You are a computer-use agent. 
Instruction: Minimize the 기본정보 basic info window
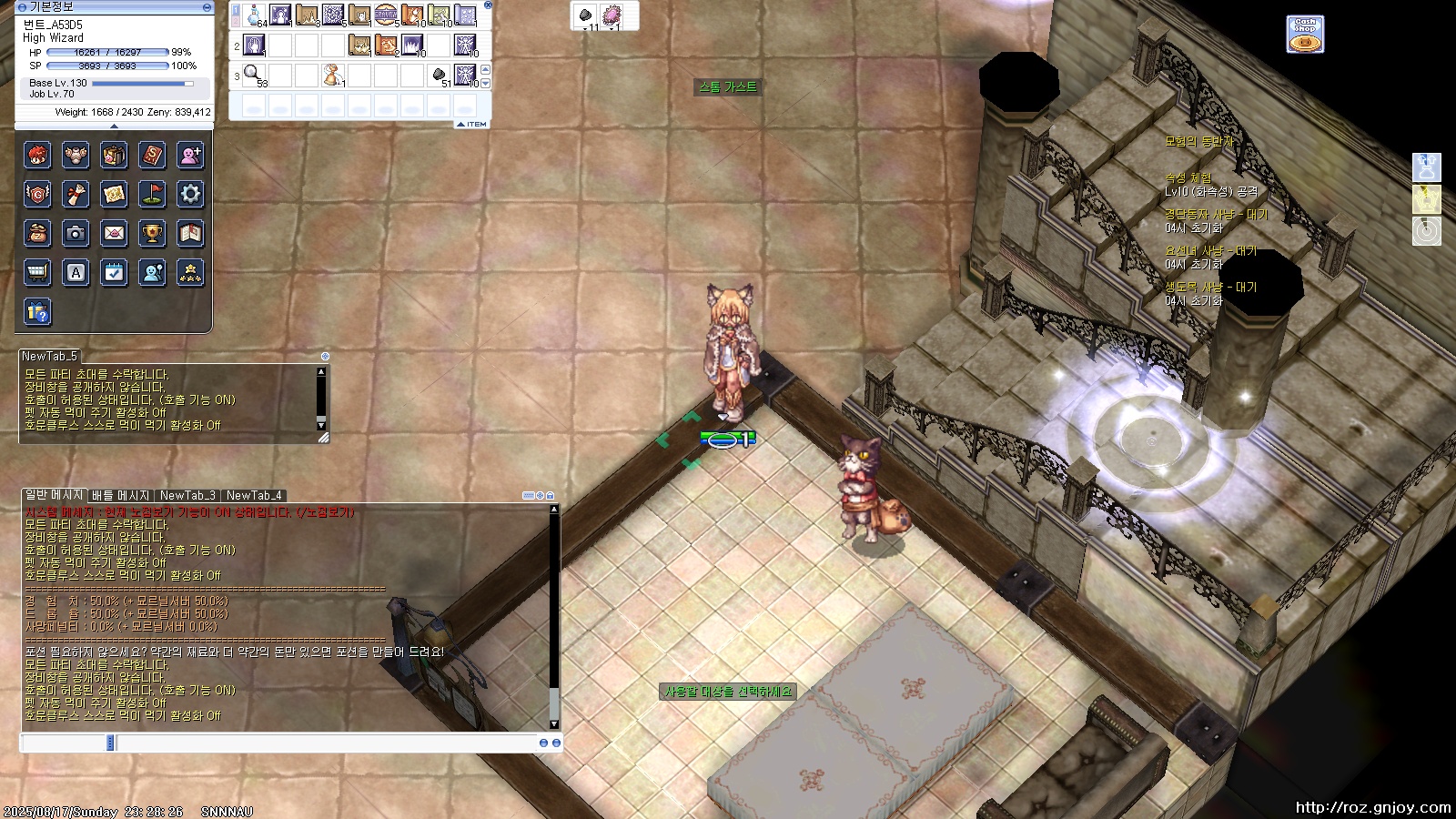coord(207,7)
